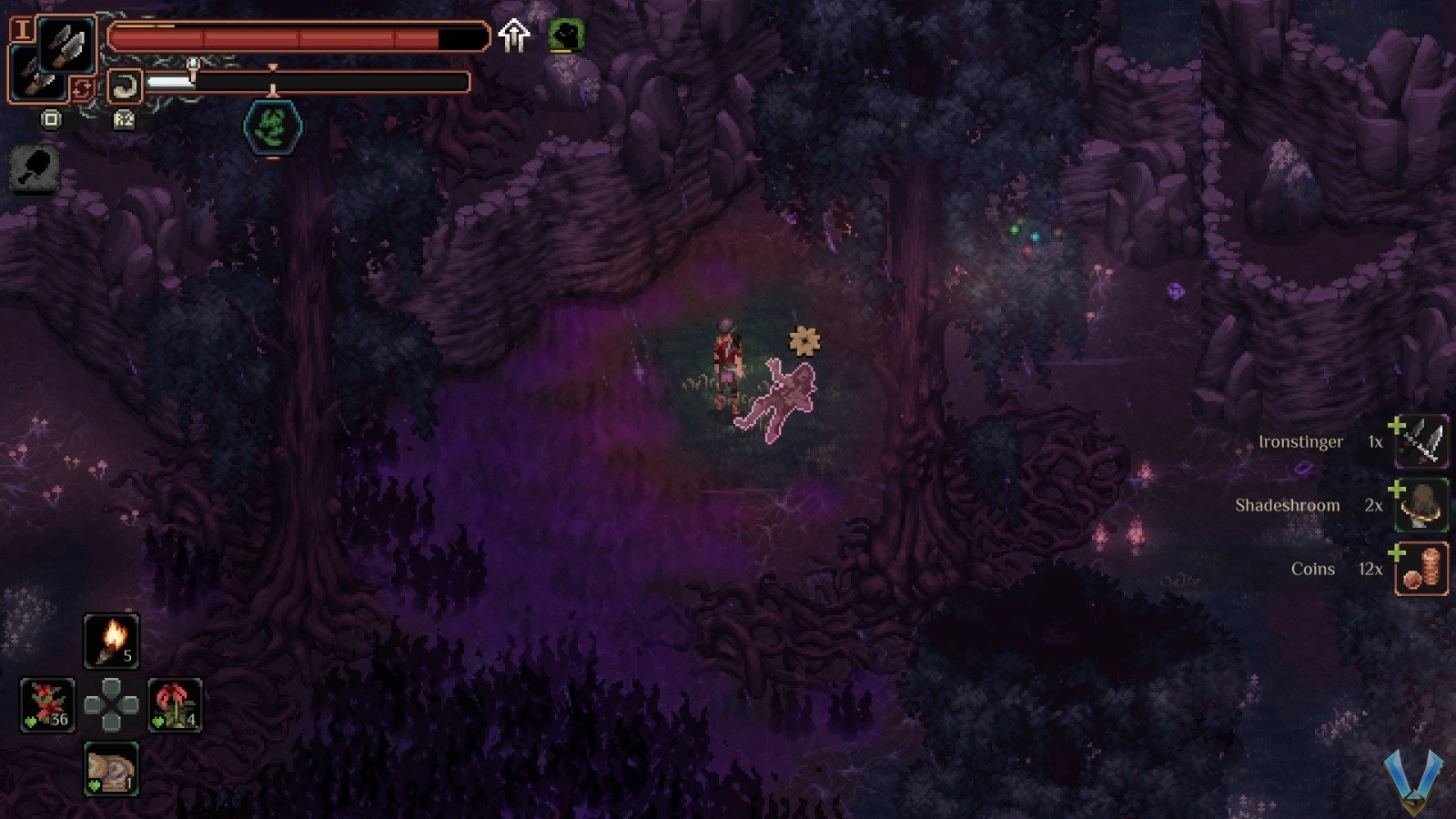Select the sickle icon beside the stamina bar
This screenshot has width=1456, height=819.
[x=127, y=84]
